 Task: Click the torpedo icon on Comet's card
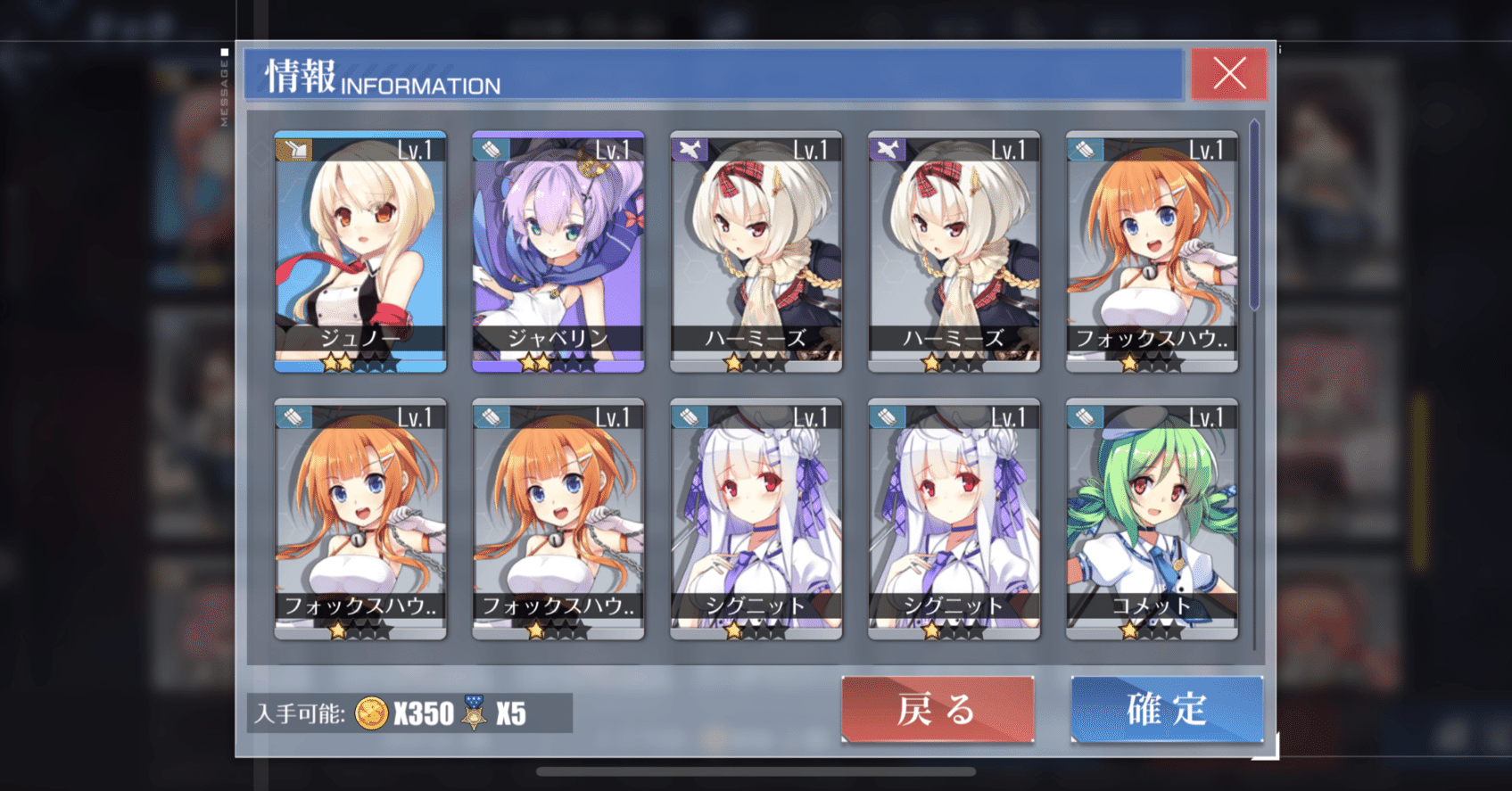click(x=1084, y=416)
